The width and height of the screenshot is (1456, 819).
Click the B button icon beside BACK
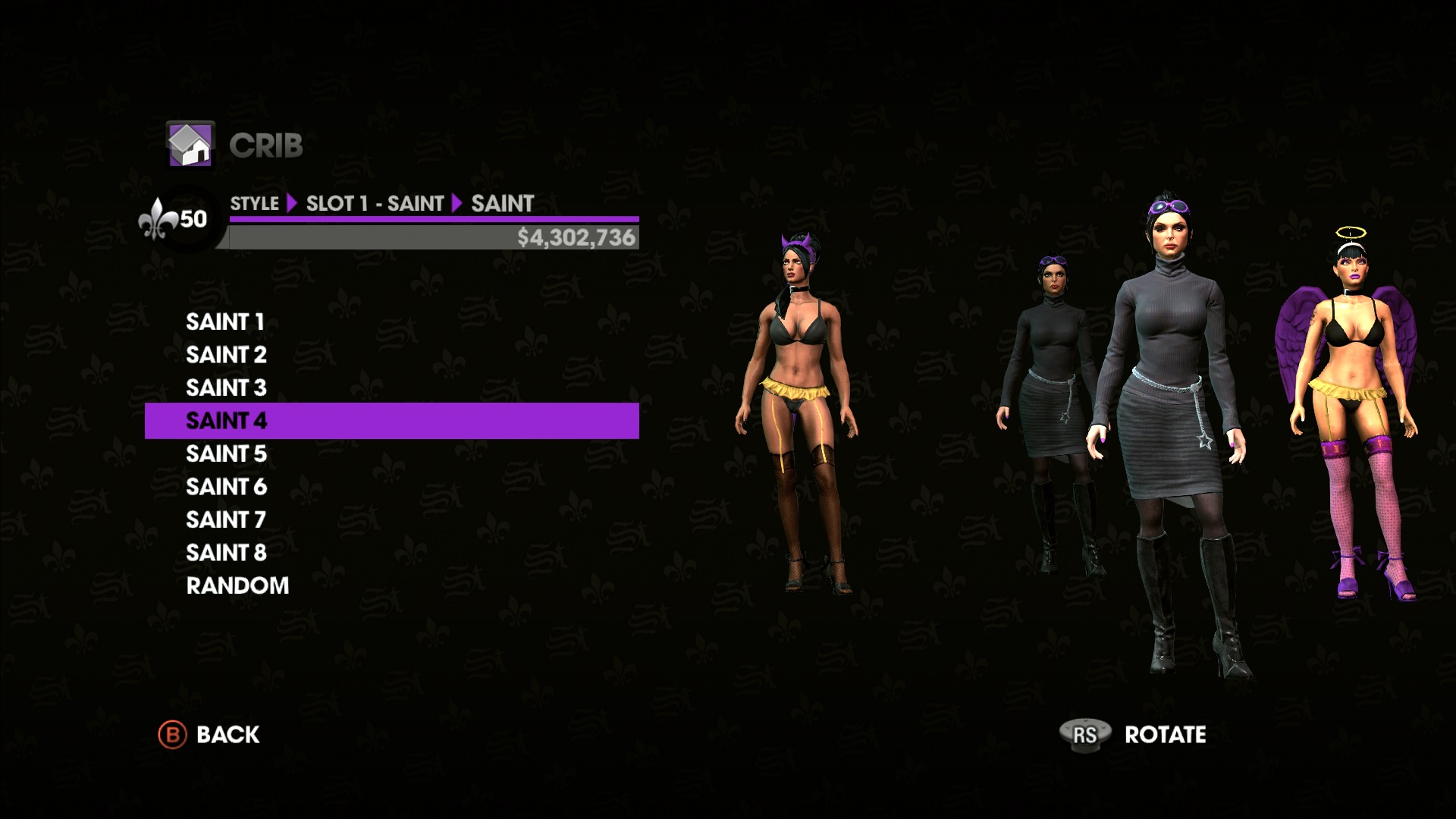click(172, 734)
